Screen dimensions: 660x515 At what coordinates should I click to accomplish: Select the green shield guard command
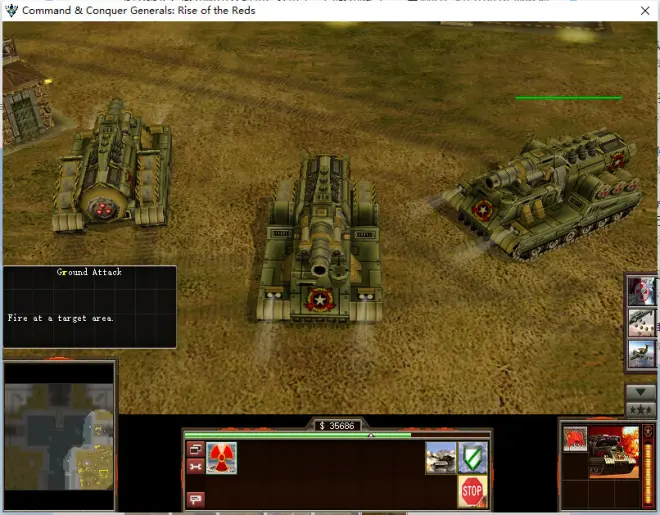click(x=472, y=458)
